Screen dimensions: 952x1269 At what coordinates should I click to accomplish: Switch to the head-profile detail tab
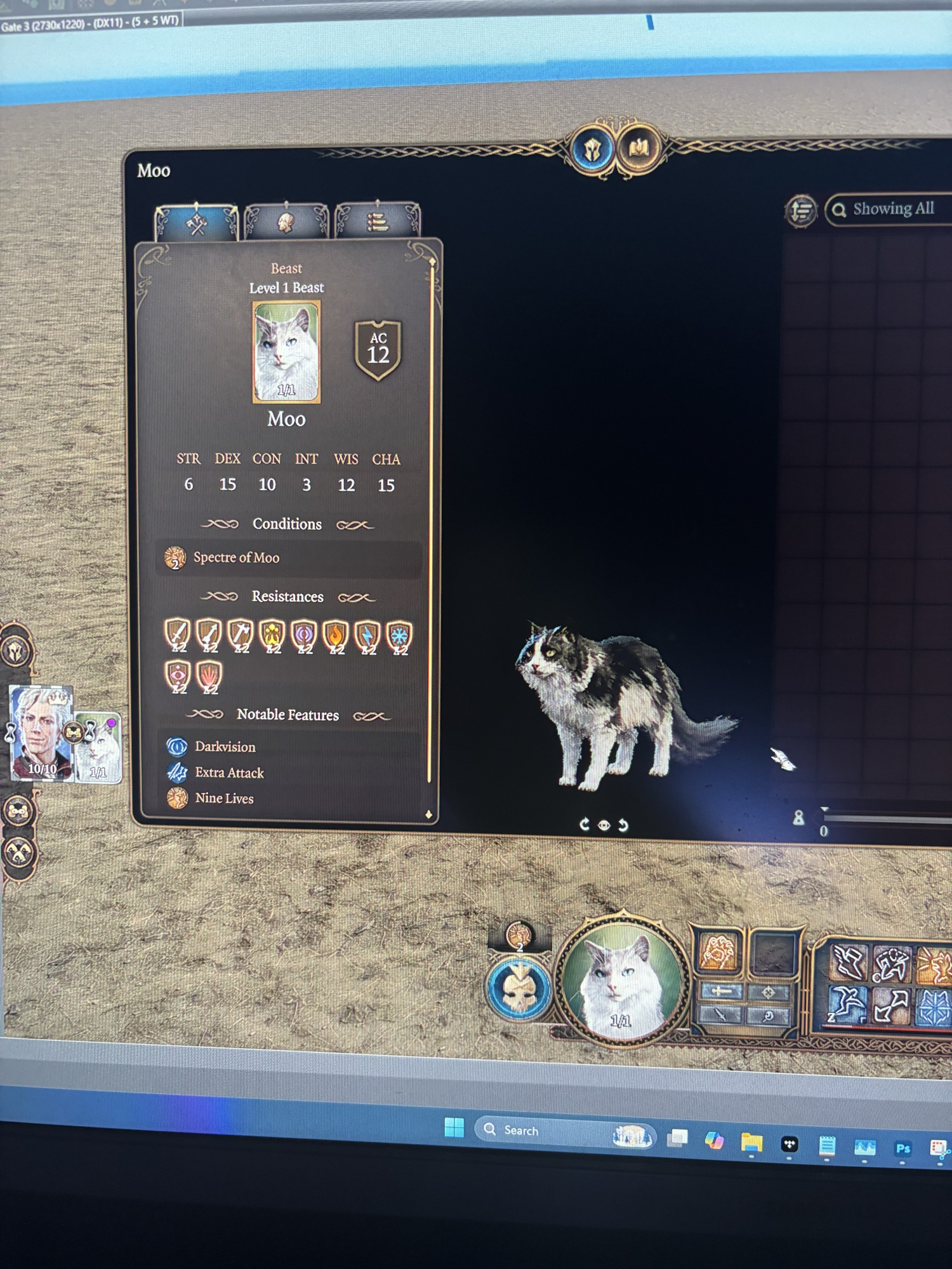286,222
